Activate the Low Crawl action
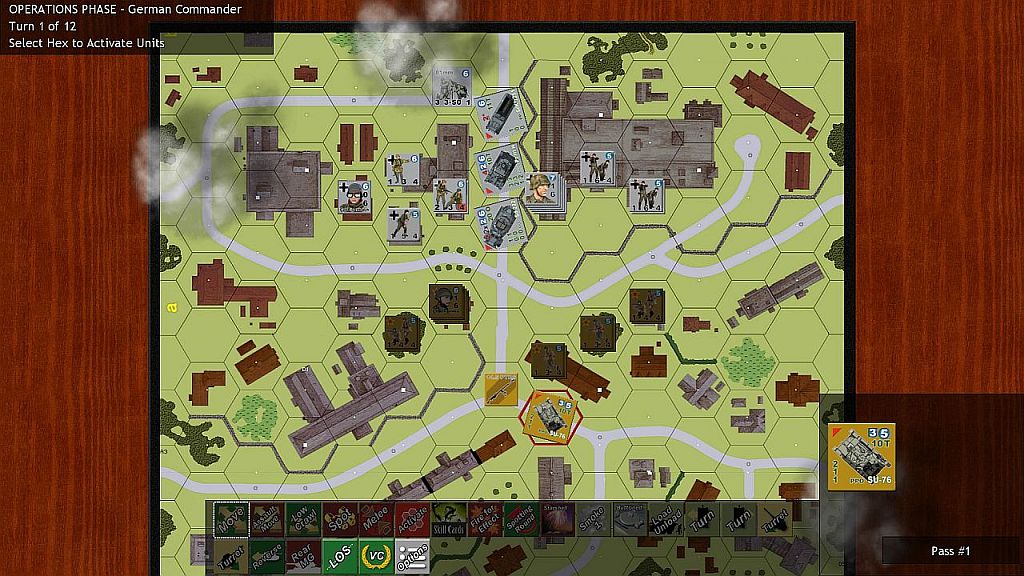 303,519
